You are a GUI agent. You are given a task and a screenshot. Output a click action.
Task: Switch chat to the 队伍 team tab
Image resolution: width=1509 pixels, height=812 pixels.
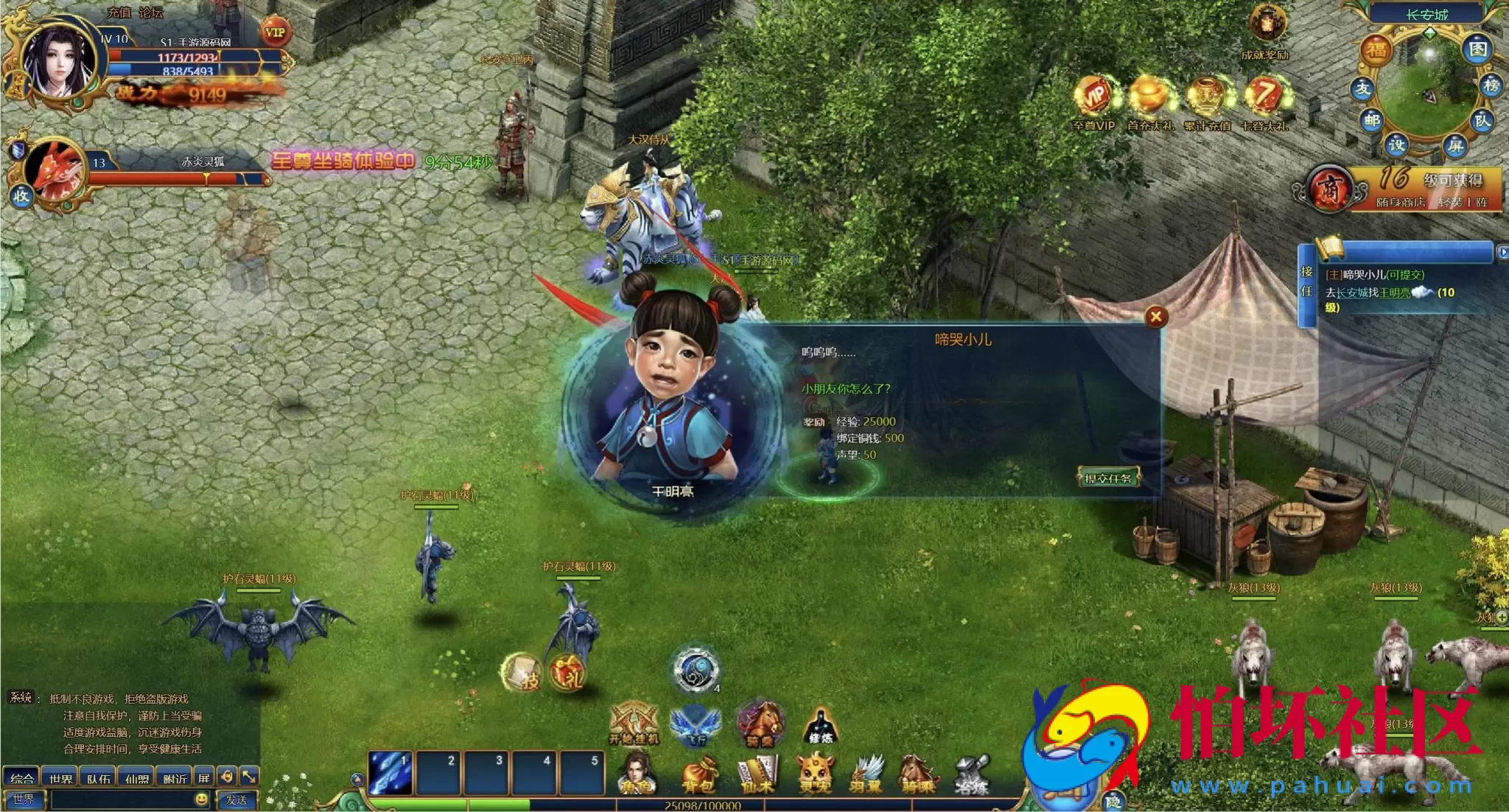tap(98, 778)
